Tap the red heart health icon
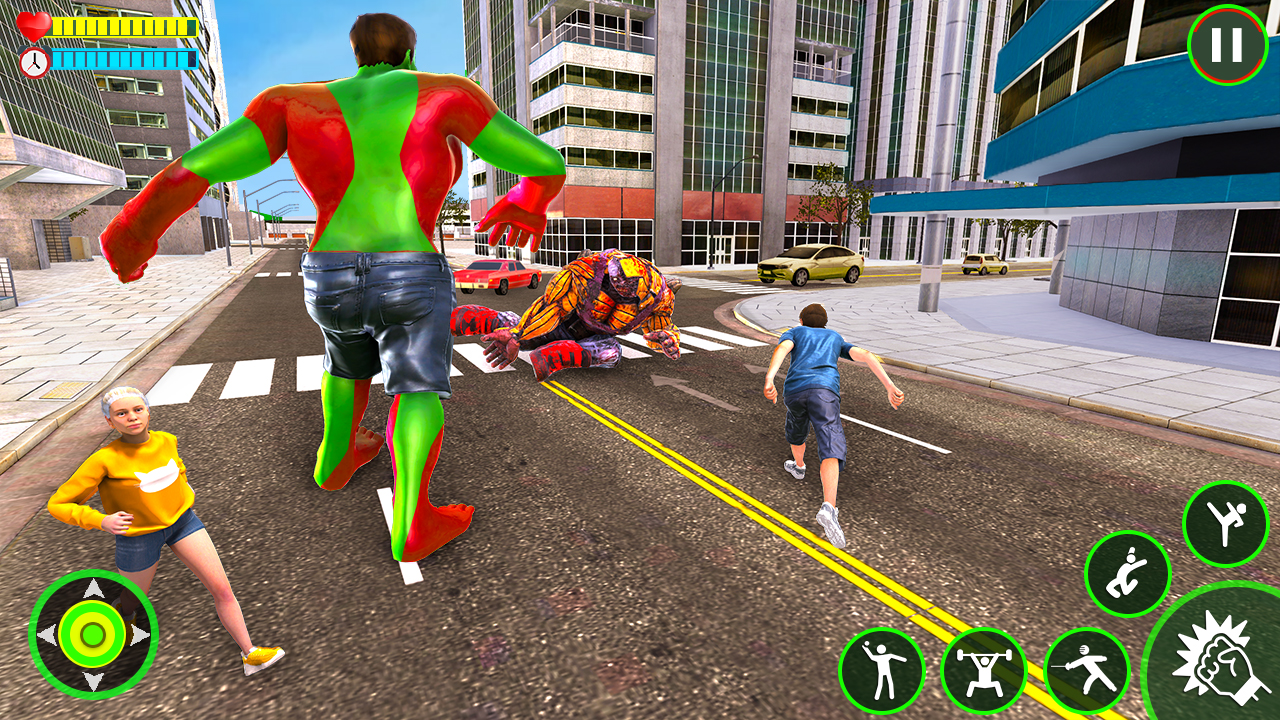Viewport: 1280px width, 720px height. click(32, 24)
